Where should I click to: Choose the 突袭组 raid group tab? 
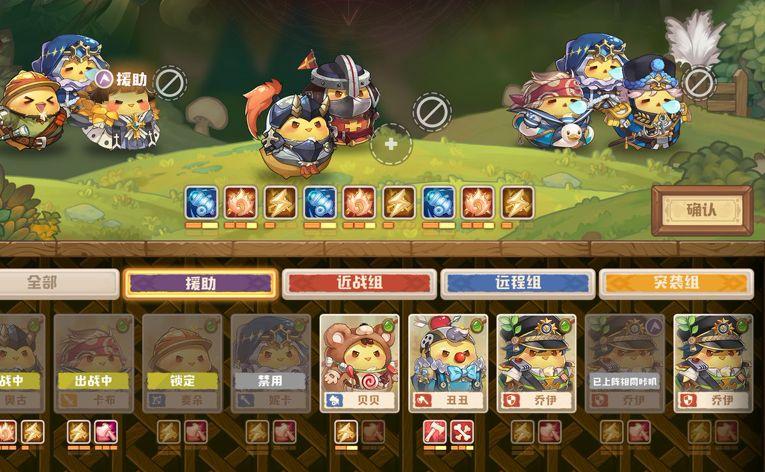pos(676,283)
